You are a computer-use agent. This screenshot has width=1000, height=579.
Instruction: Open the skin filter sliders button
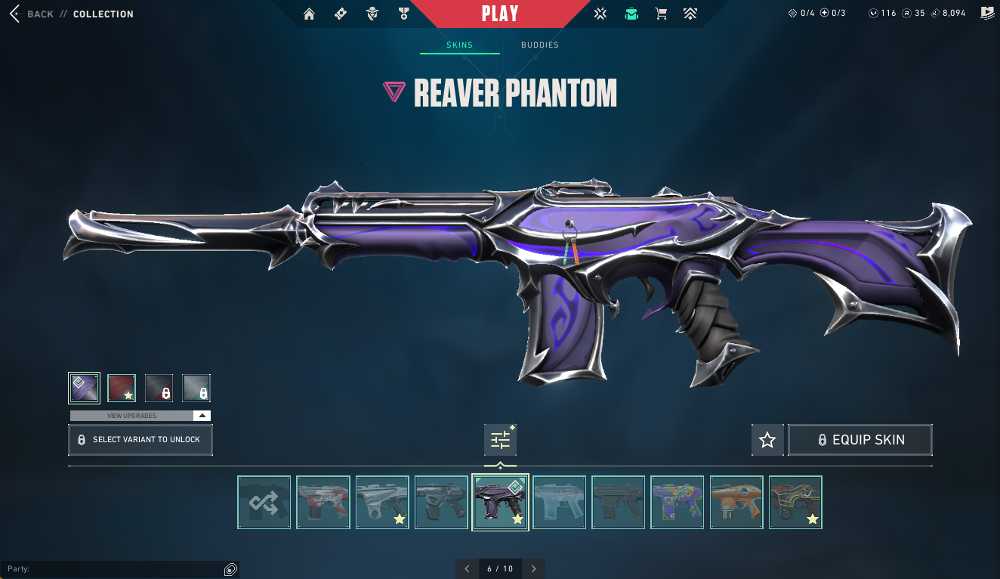pos(500,439)
